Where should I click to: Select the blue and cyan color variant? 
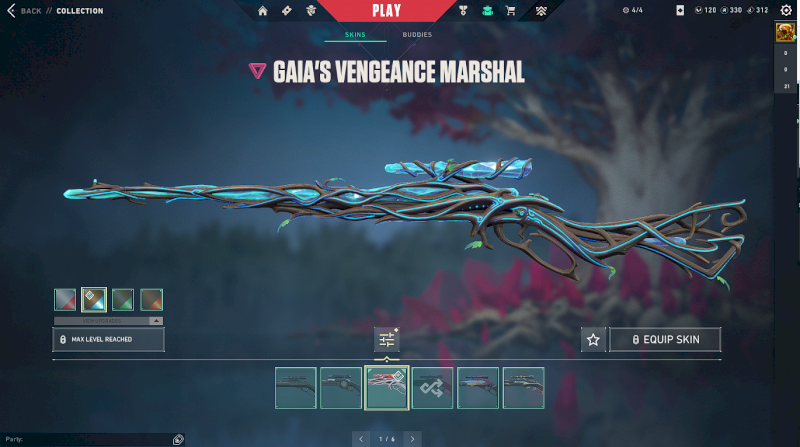point(94,299)
